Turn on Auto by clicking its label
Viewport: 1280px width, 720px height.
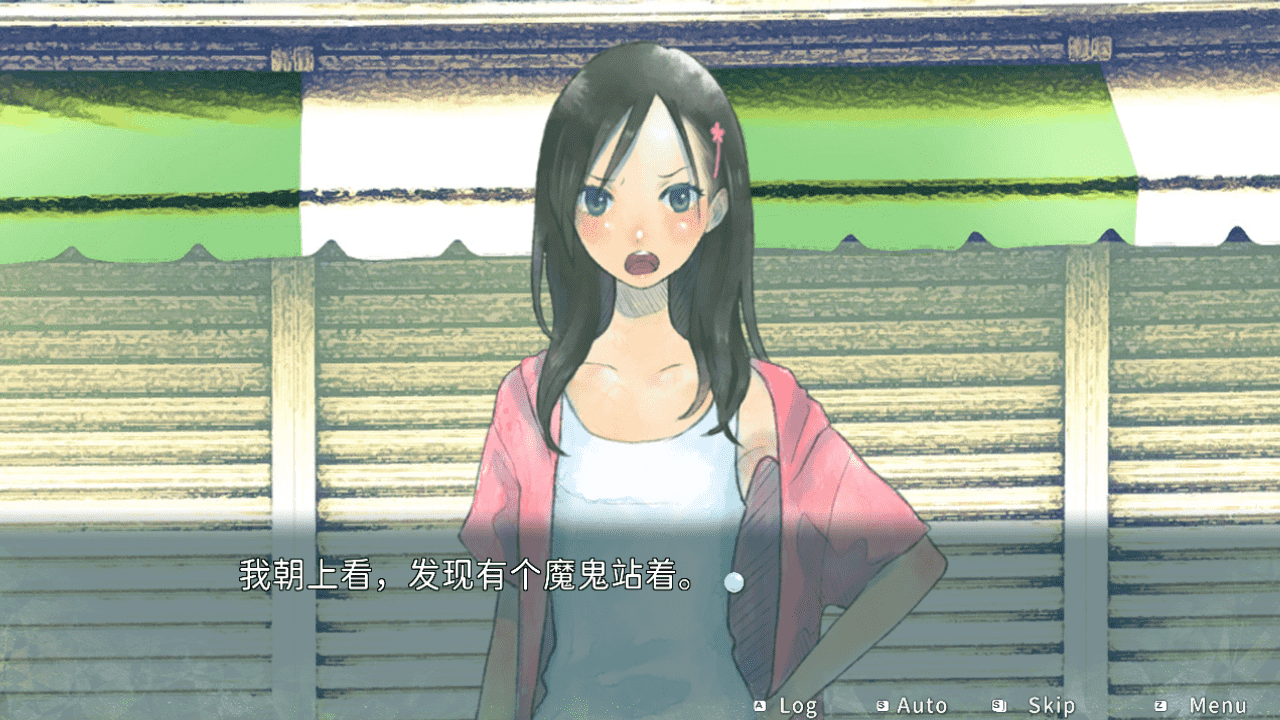point(922,705)
